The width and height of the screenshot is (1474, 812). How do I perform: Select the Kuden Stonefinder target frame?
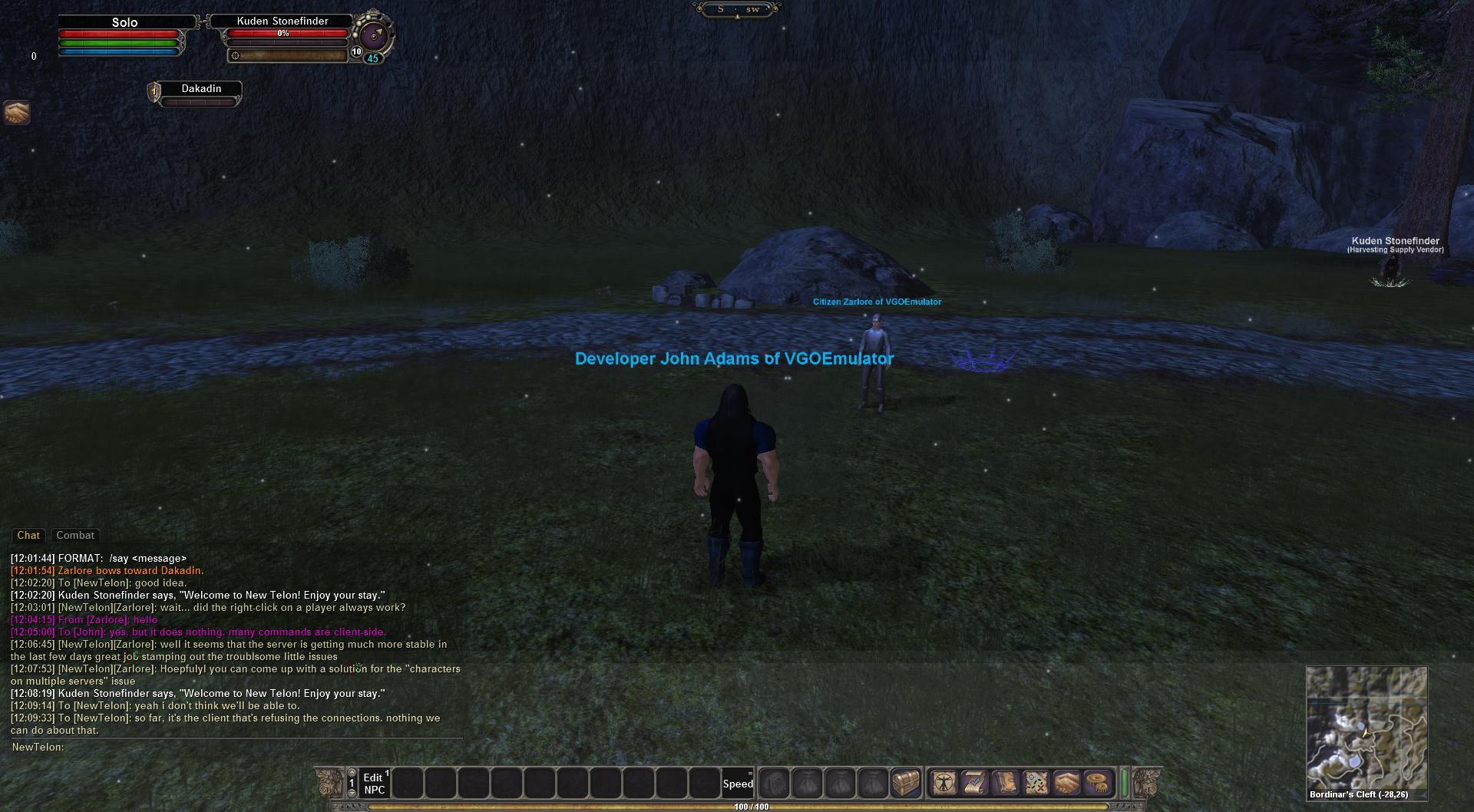(x=283, y=21)
